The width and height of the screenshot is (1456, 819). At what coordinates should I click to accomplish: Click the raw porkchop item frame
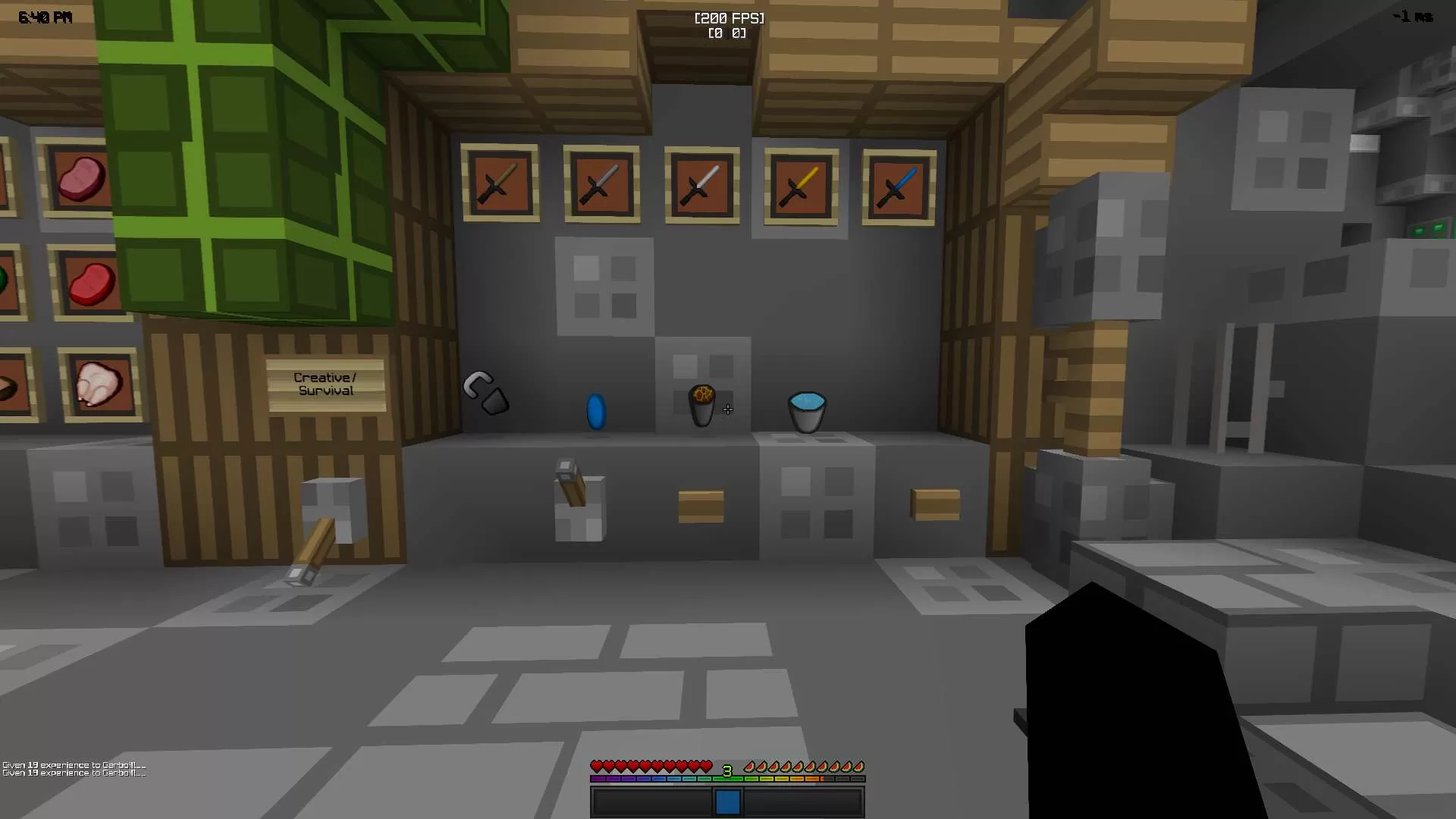click(83, 177)
